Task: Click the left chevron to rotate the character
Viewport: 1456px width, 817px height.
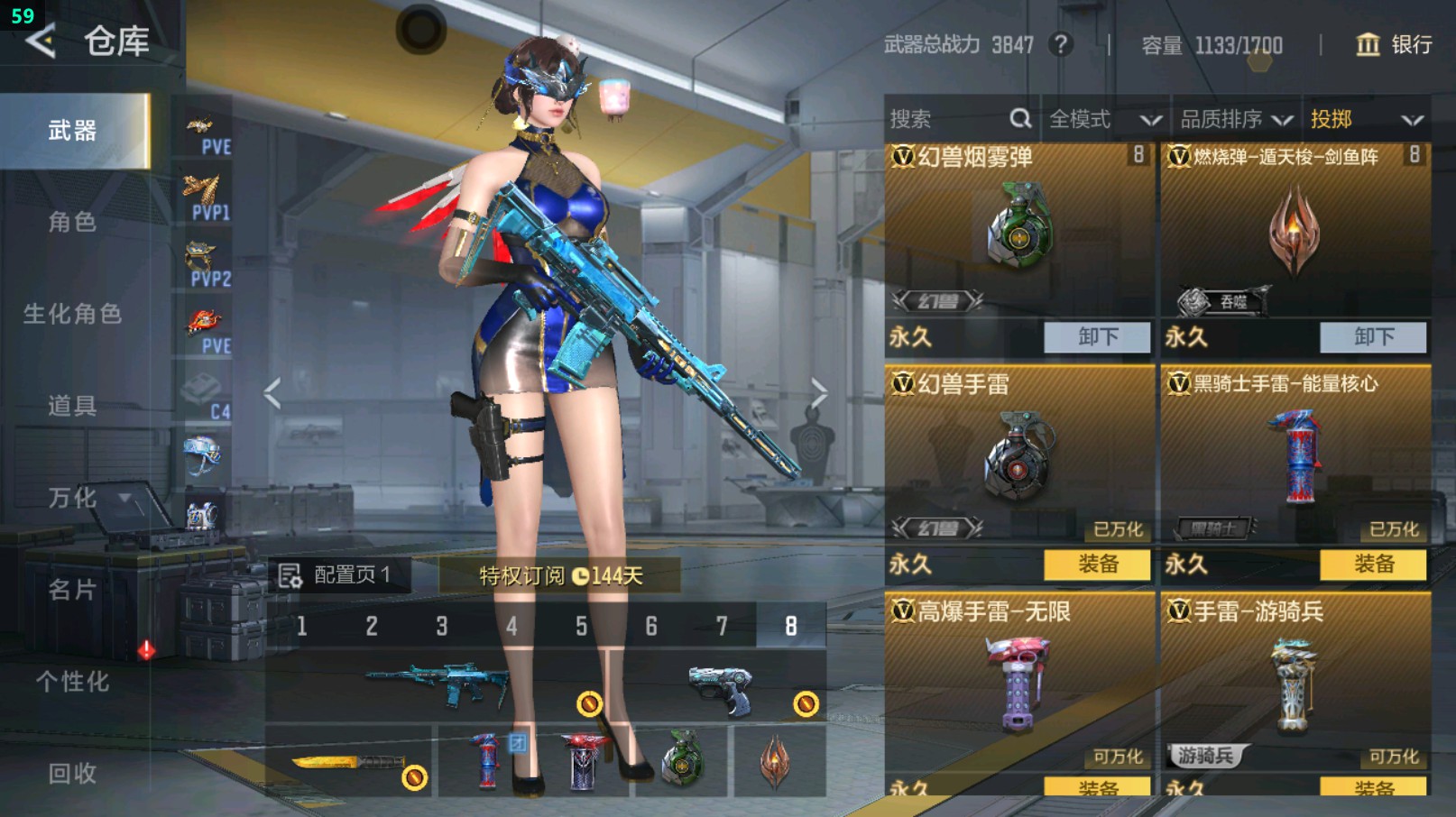Action: coord(269,394)
